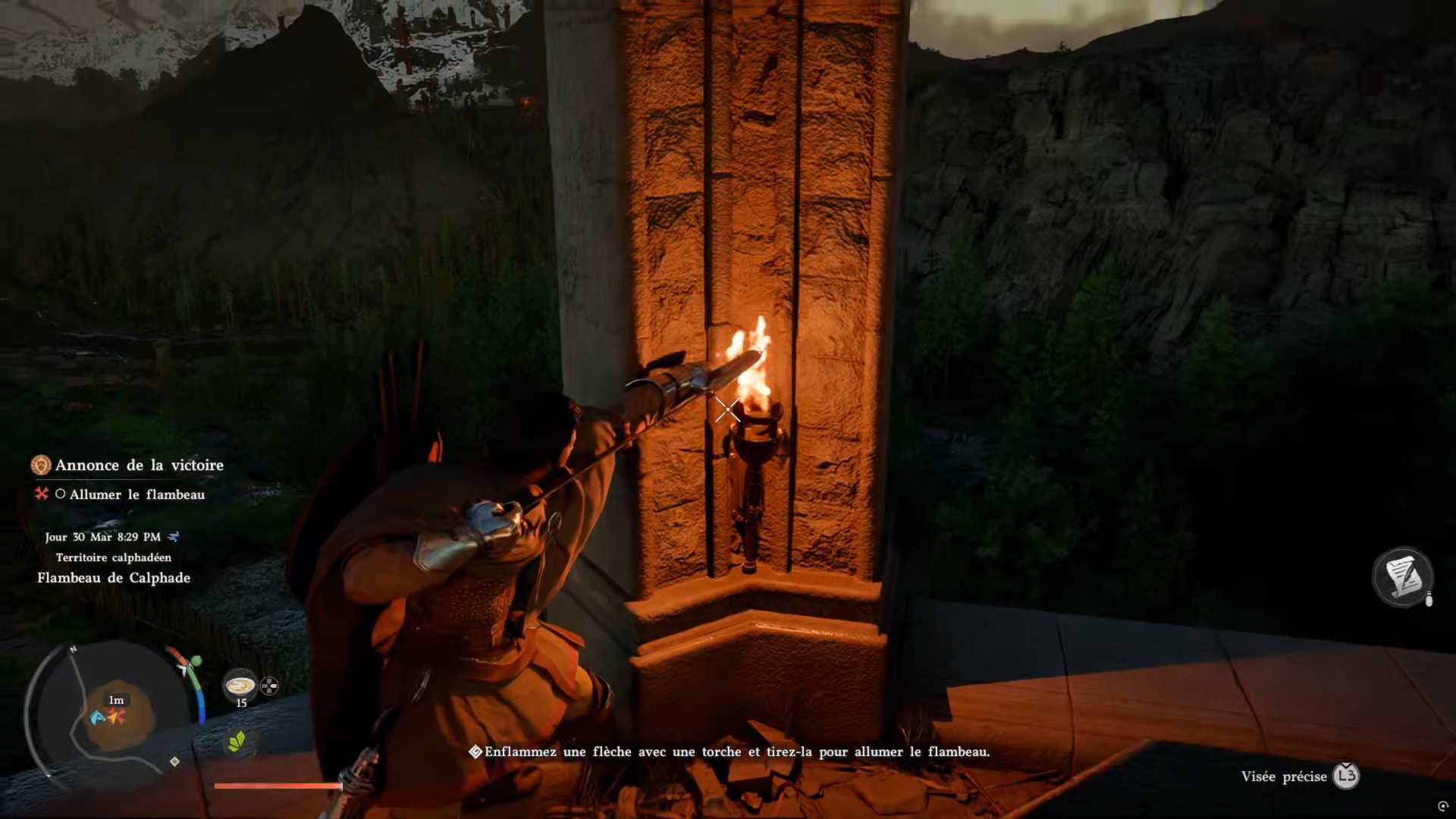Screen dimensions: 1456x819
Task: Select the soup bowl food slot
Action: coord(240,686)
